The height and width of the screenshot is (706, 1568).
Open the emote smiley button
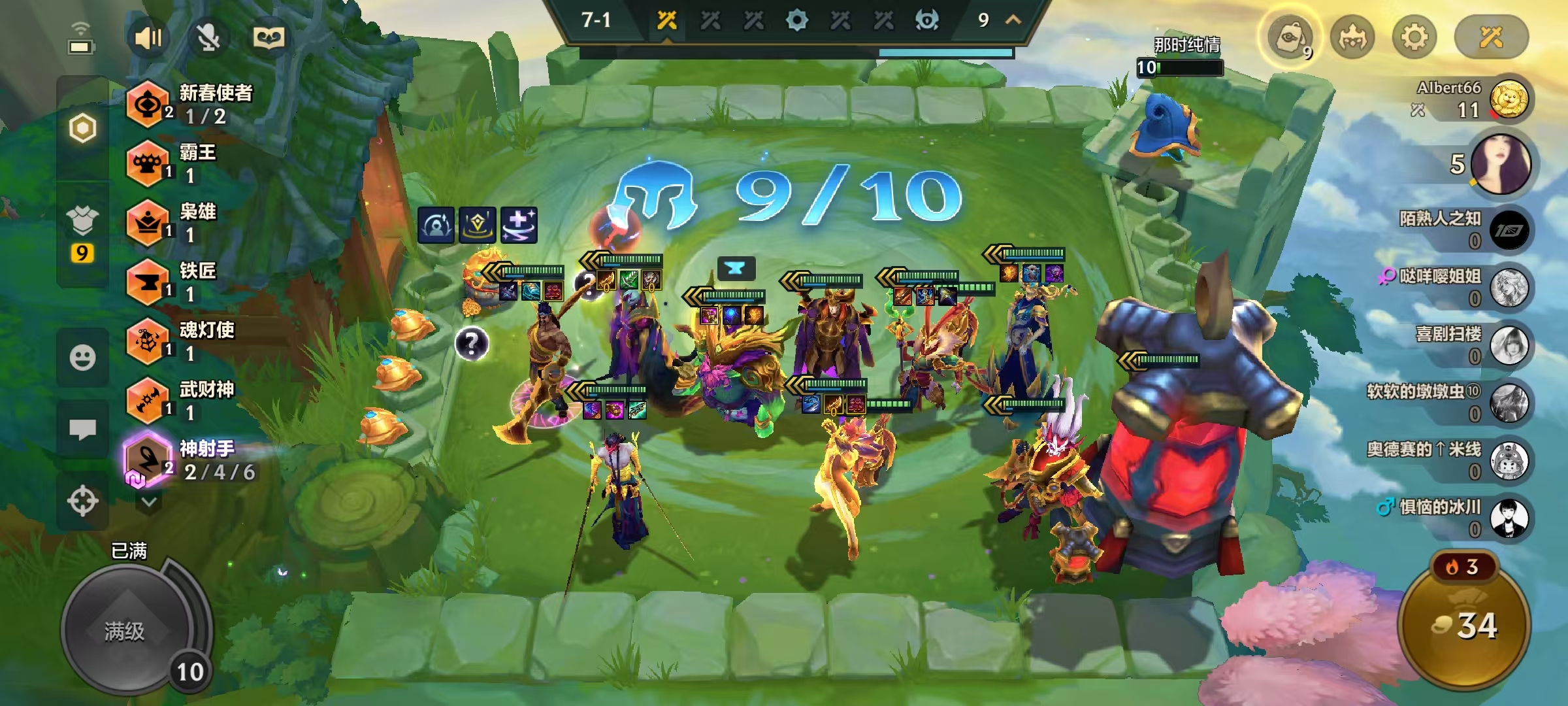(82, 358)
